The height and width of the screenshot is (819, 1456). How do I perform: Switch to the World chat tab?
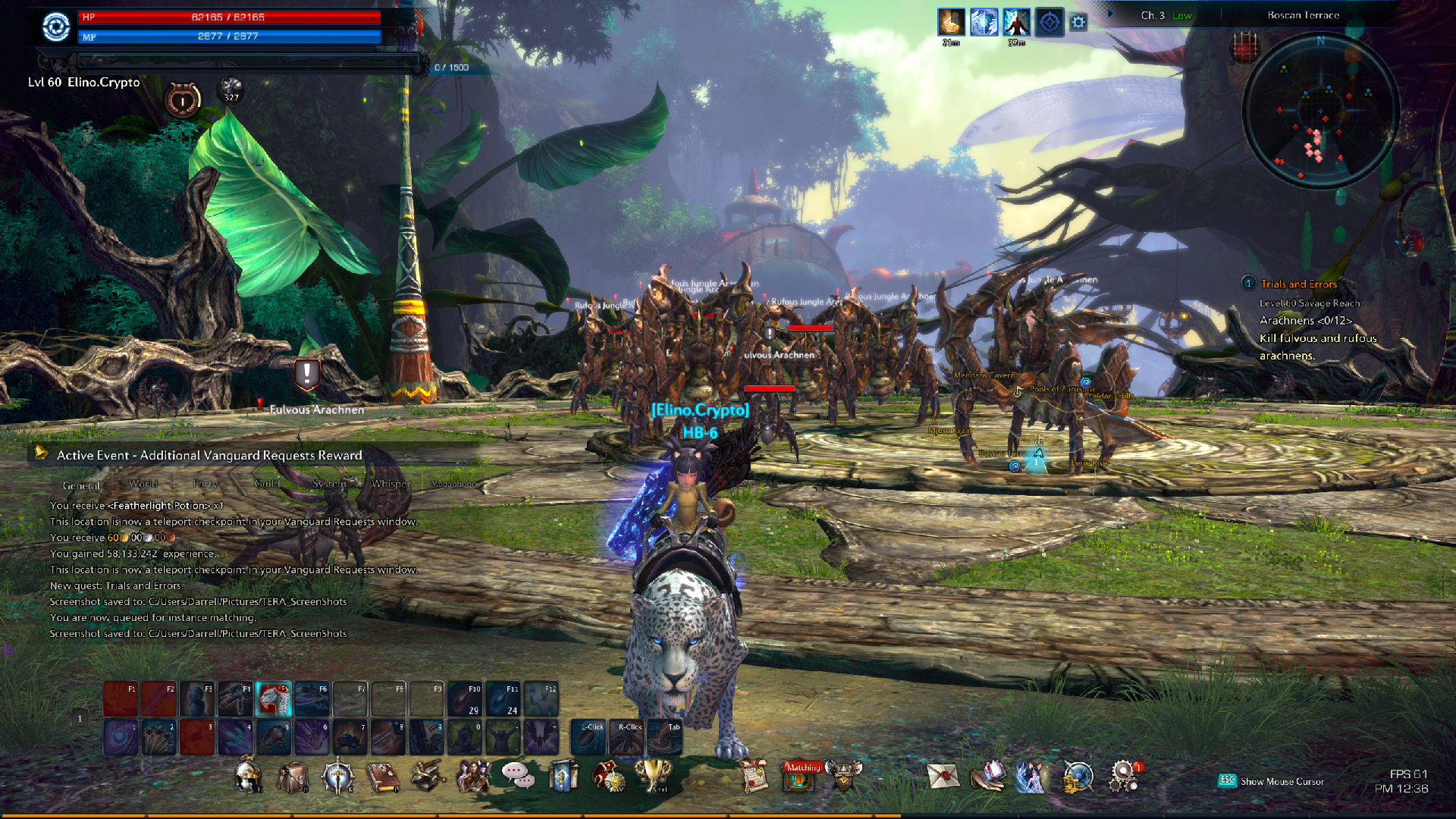[143, 484]
